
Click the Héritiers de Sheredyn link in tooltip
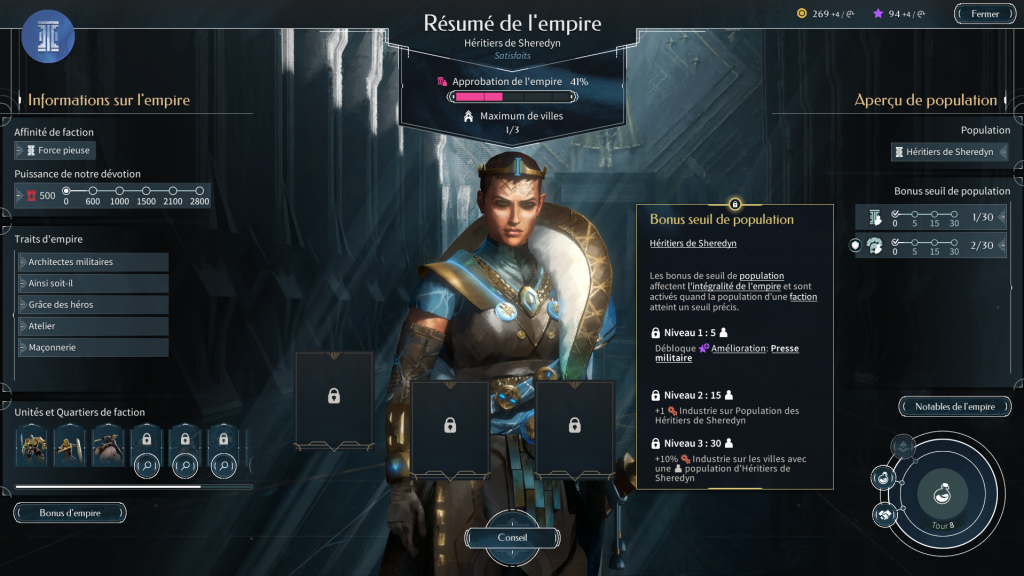click(x=693, y=243)
